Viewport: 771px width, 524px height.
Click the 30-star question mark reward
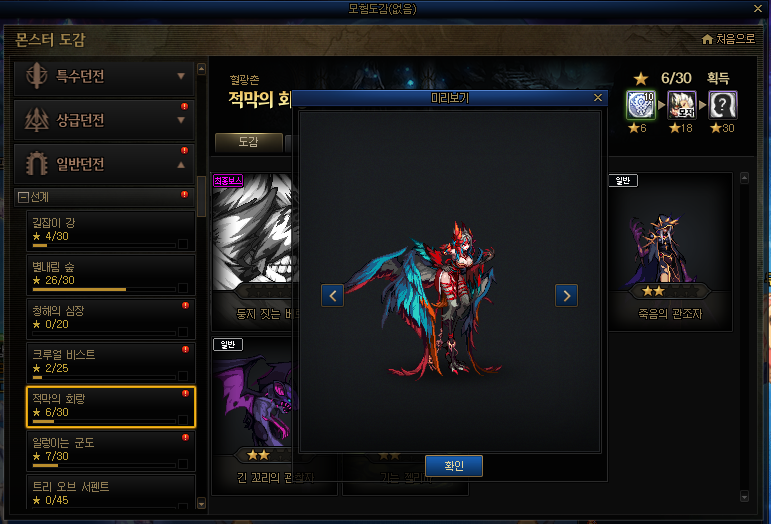point(723,104)
